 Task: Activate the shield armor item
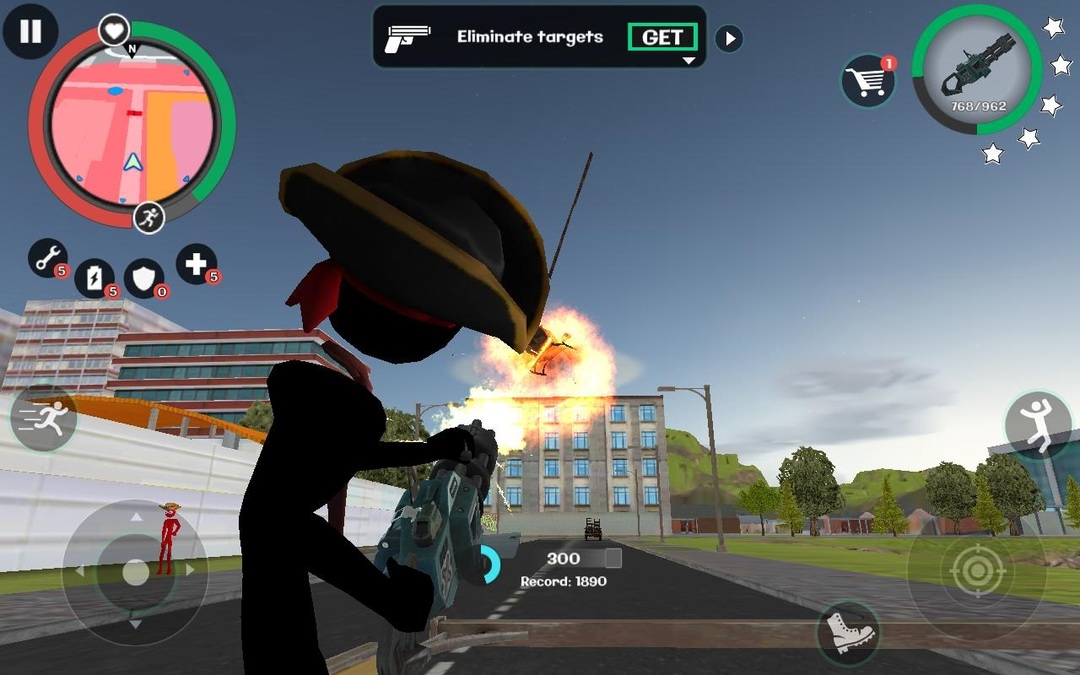point(144,279)
